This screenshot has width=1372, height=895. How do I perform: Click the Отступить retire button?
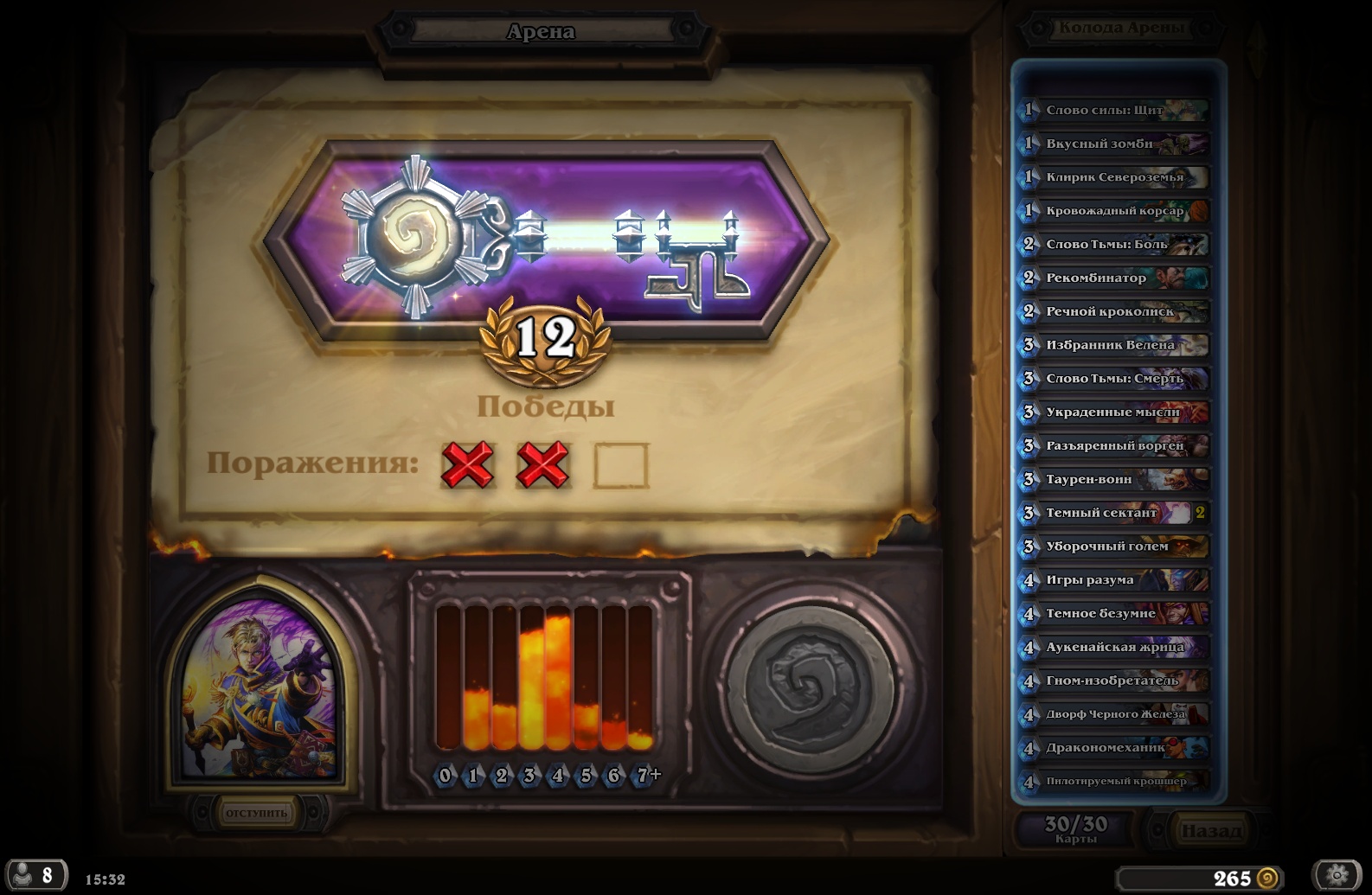256,813
